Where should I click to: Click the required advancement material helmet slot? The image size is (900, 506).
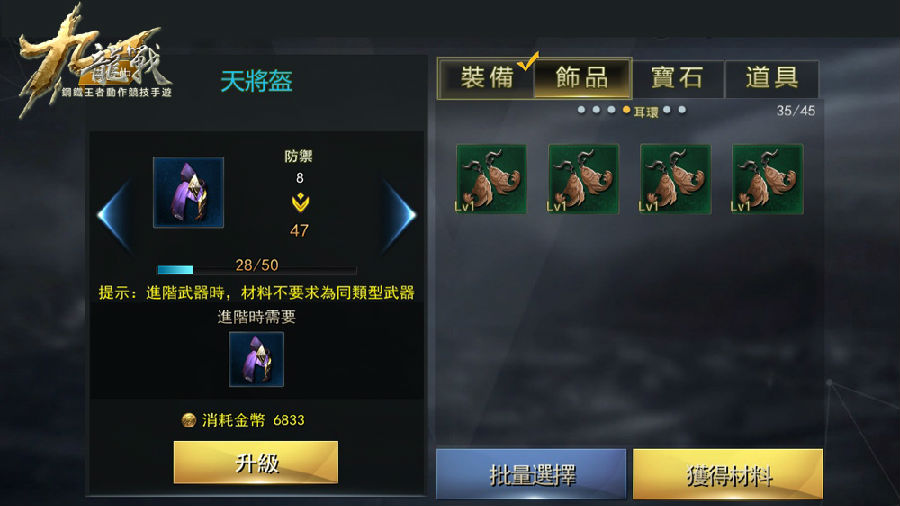[x=256, y=359]
